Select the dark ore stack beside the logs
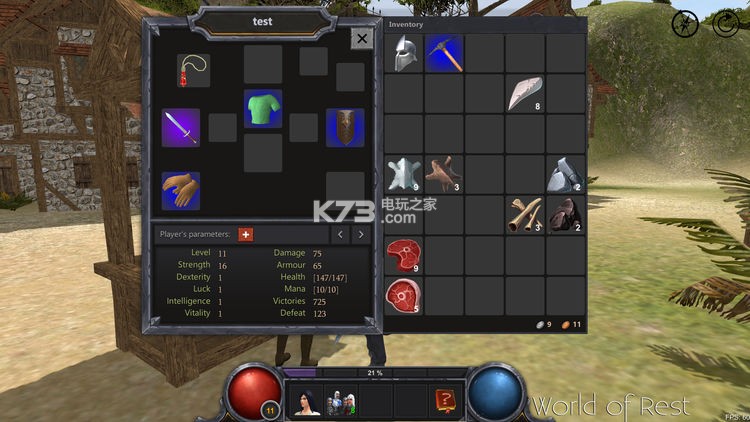The height and width of the screenshot is (422, 750). 565,215
